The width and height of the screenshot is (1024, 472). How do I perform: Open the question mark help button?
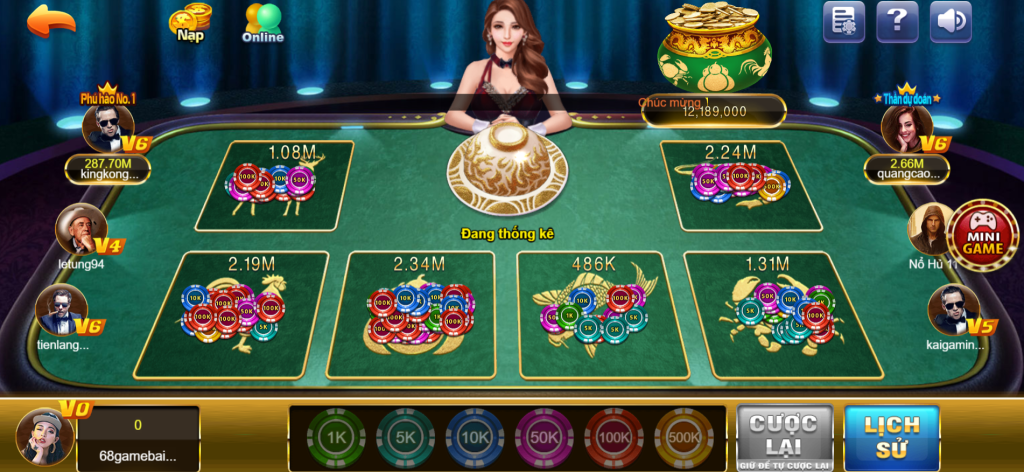point(897,22)
